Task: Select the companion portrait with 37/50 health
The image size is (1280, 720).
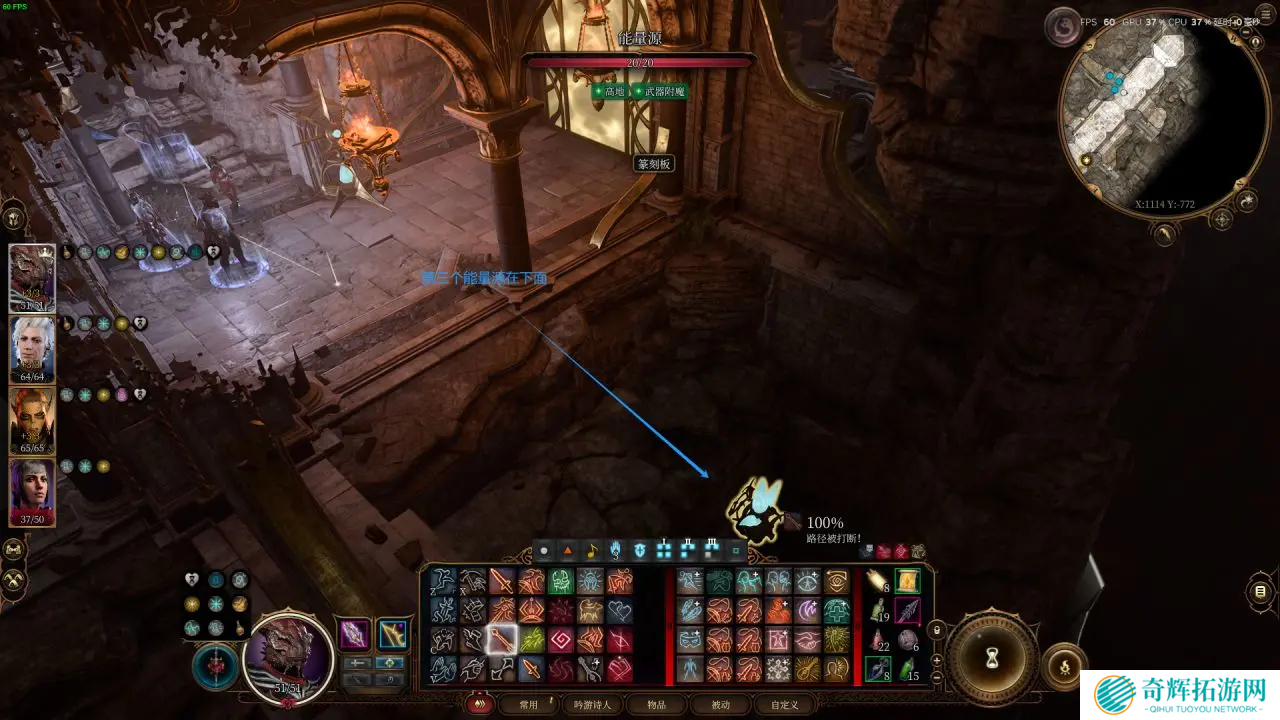Action: 32,490
